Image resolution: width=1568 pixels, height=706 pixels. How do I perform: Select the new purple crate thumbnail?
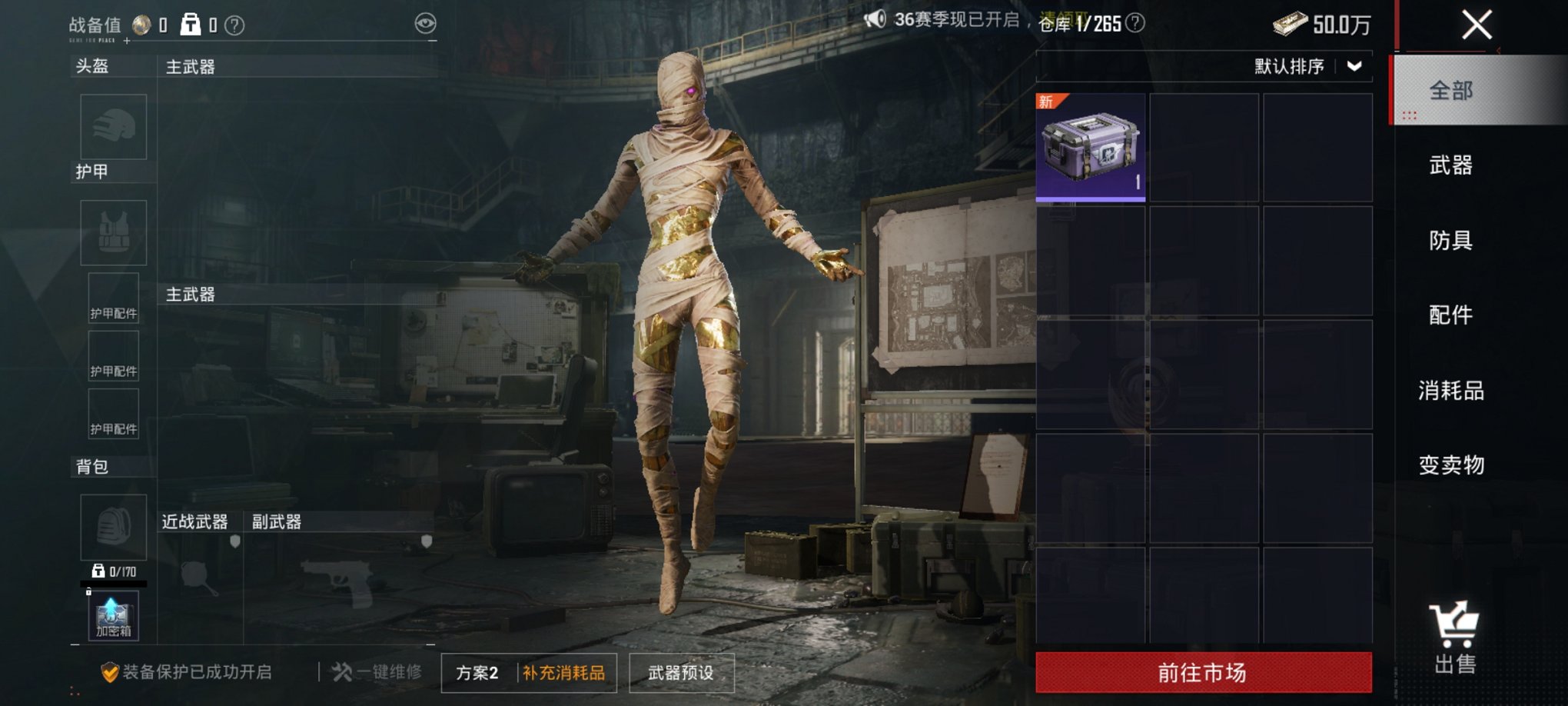pyautogui.click(x=1090, y=147)
